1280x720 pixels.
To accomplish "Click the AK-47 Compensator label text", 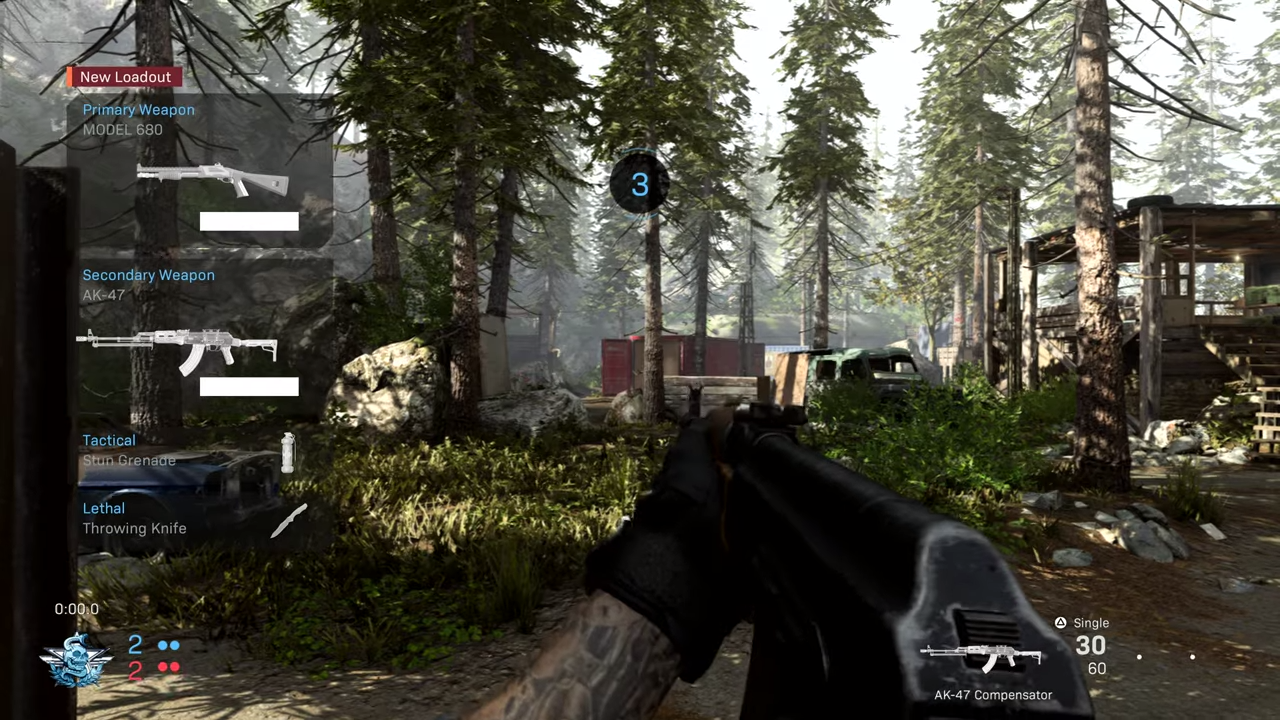I will coord(993,694).
